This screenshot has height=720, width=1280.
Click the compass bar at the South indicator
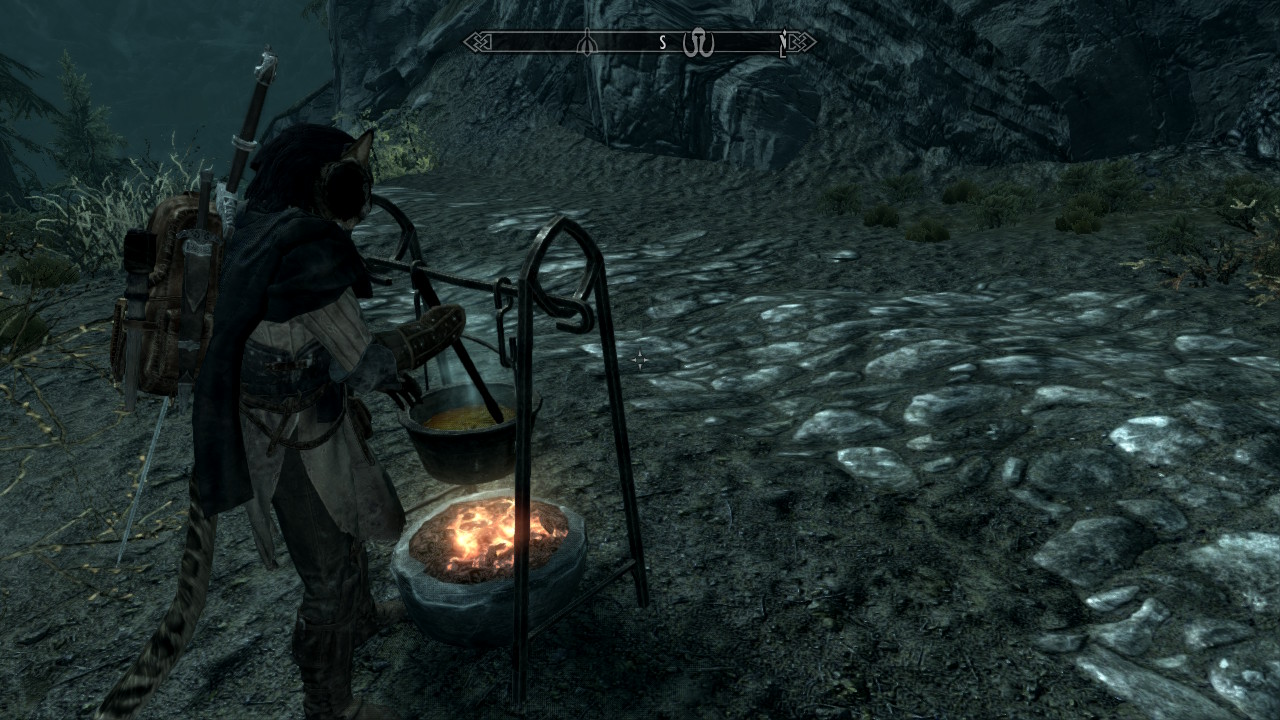[x=662, y=43]
